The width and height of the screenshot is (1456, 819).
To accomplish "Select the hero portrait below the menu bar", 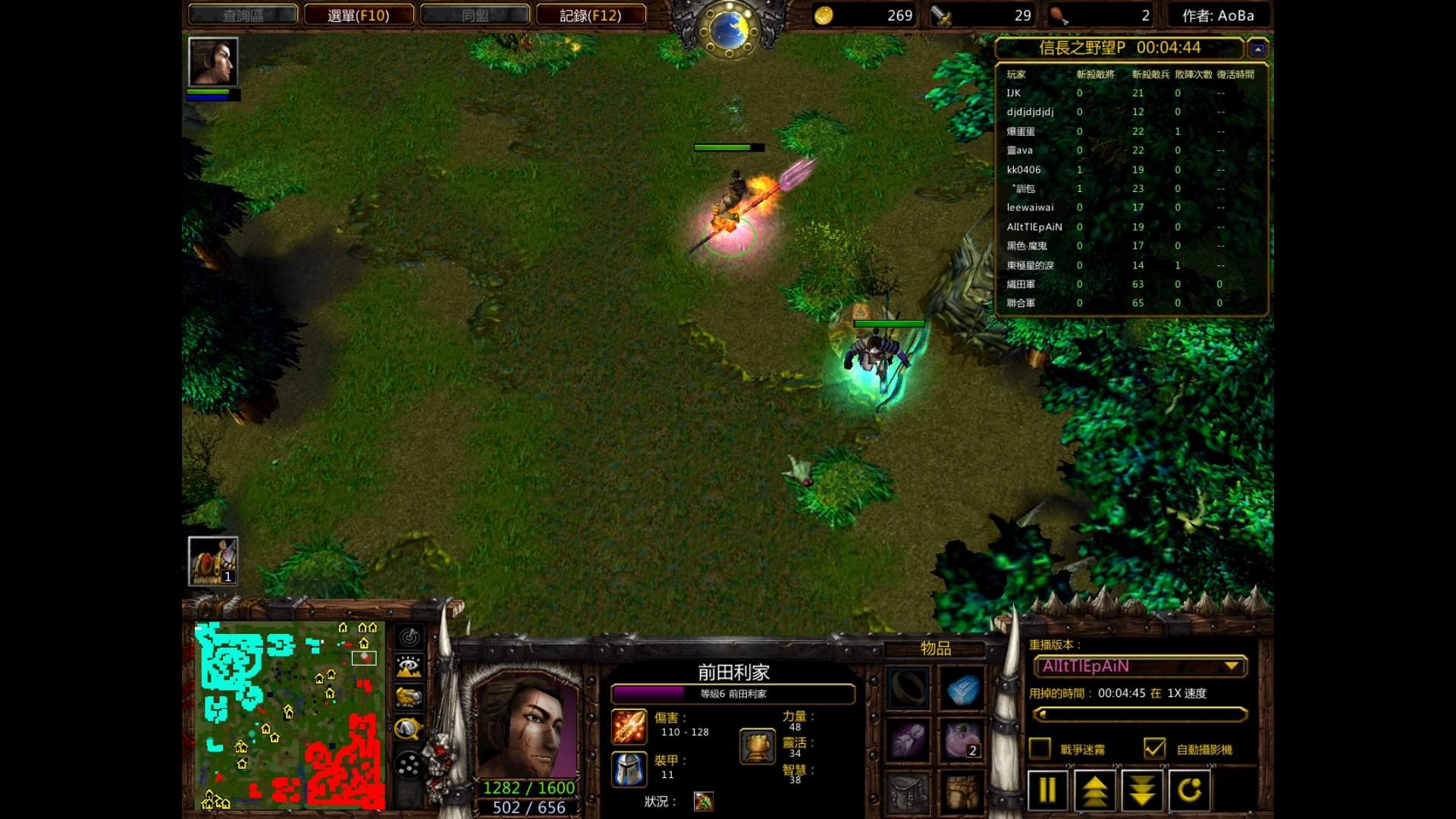I will [x=213, y=62].
